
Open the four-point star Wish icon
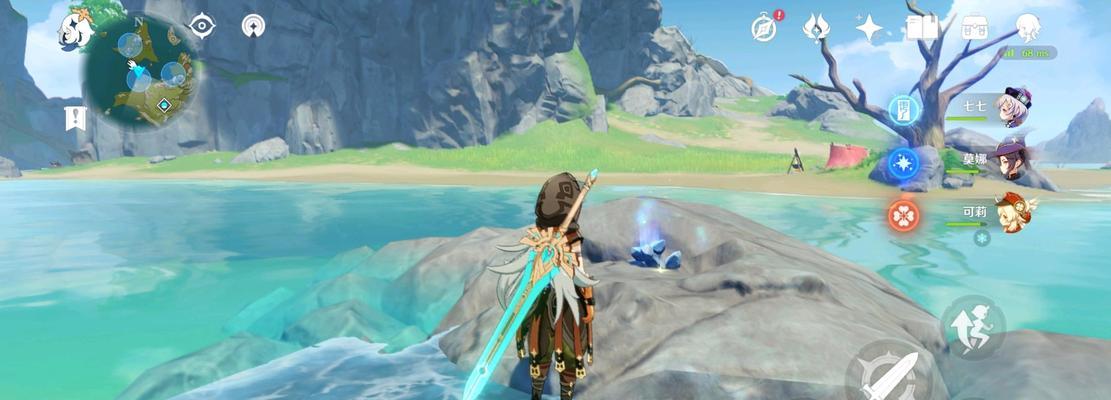tap(869, 28)
